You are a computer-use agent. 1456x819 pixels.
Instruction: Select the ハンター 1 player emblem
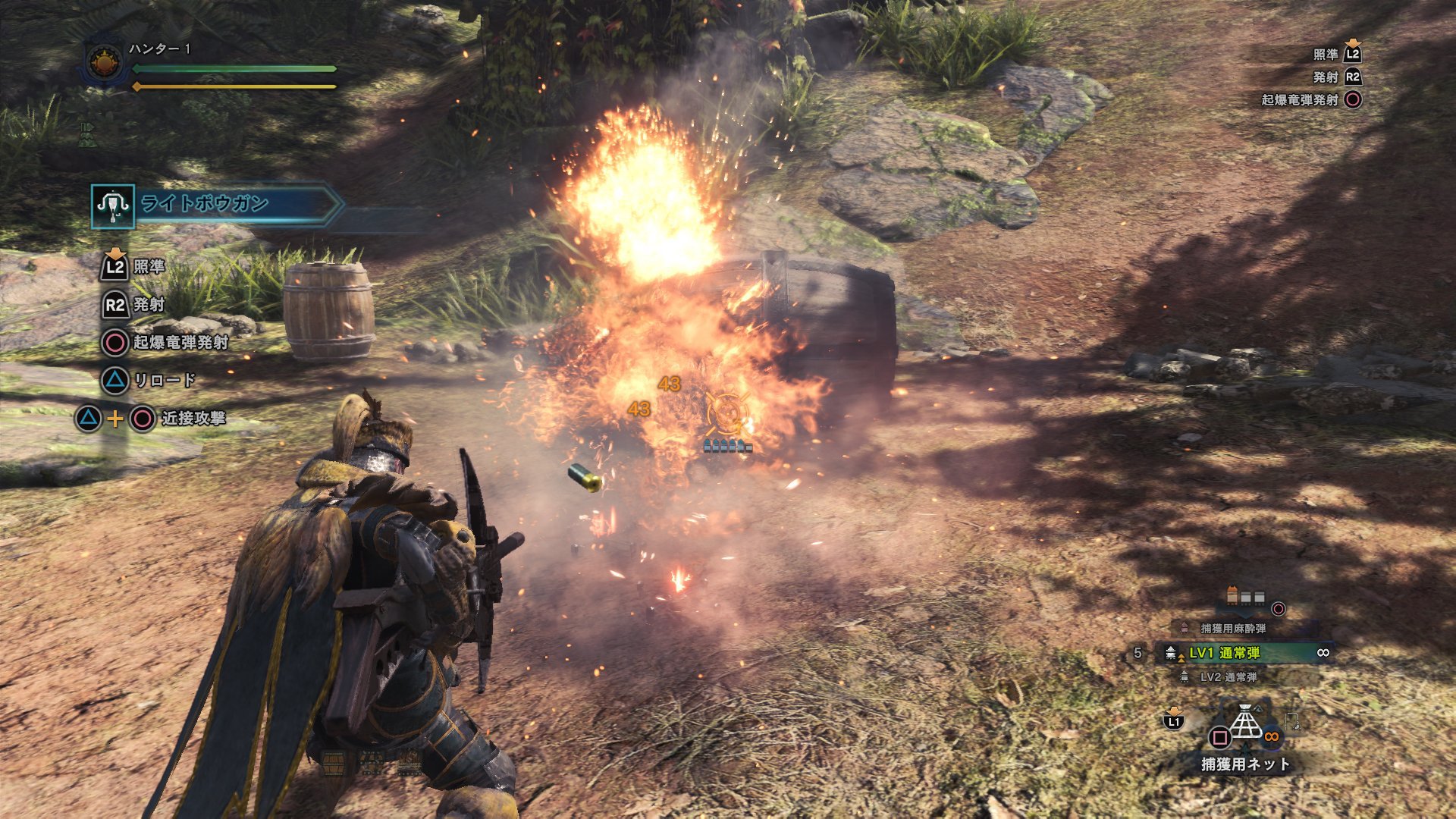click(105, 62)
